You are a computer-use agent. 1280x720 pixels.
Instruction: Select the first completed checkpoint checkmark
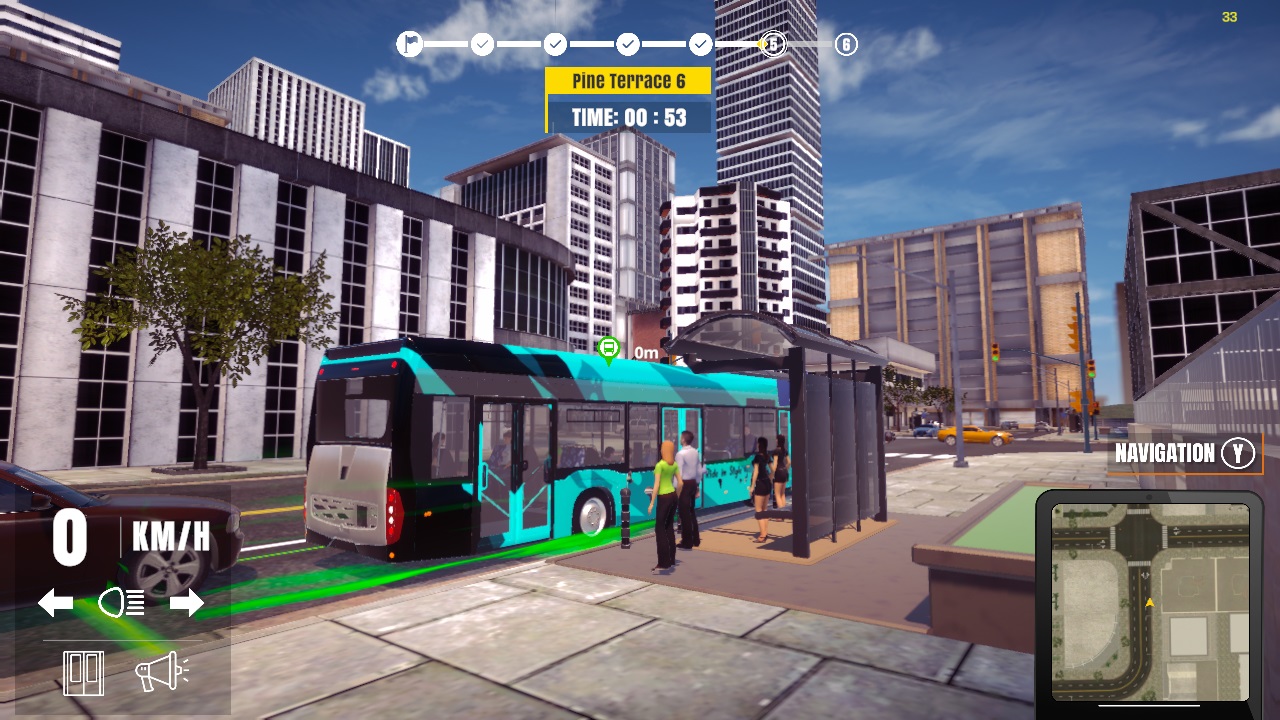[x=483, y=44]
